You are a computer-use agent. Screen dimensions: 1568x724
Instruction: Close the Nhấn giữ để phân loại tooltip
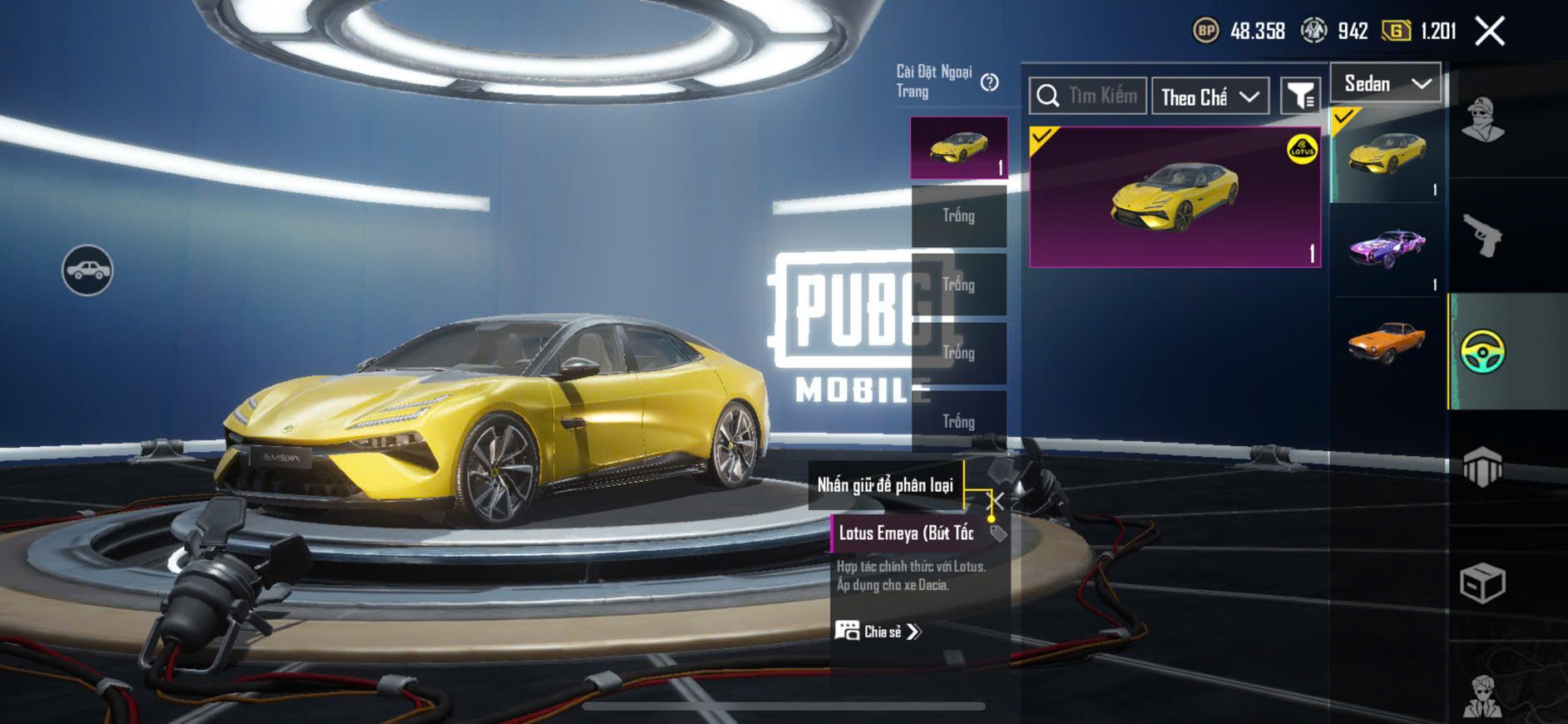(996, 500)
